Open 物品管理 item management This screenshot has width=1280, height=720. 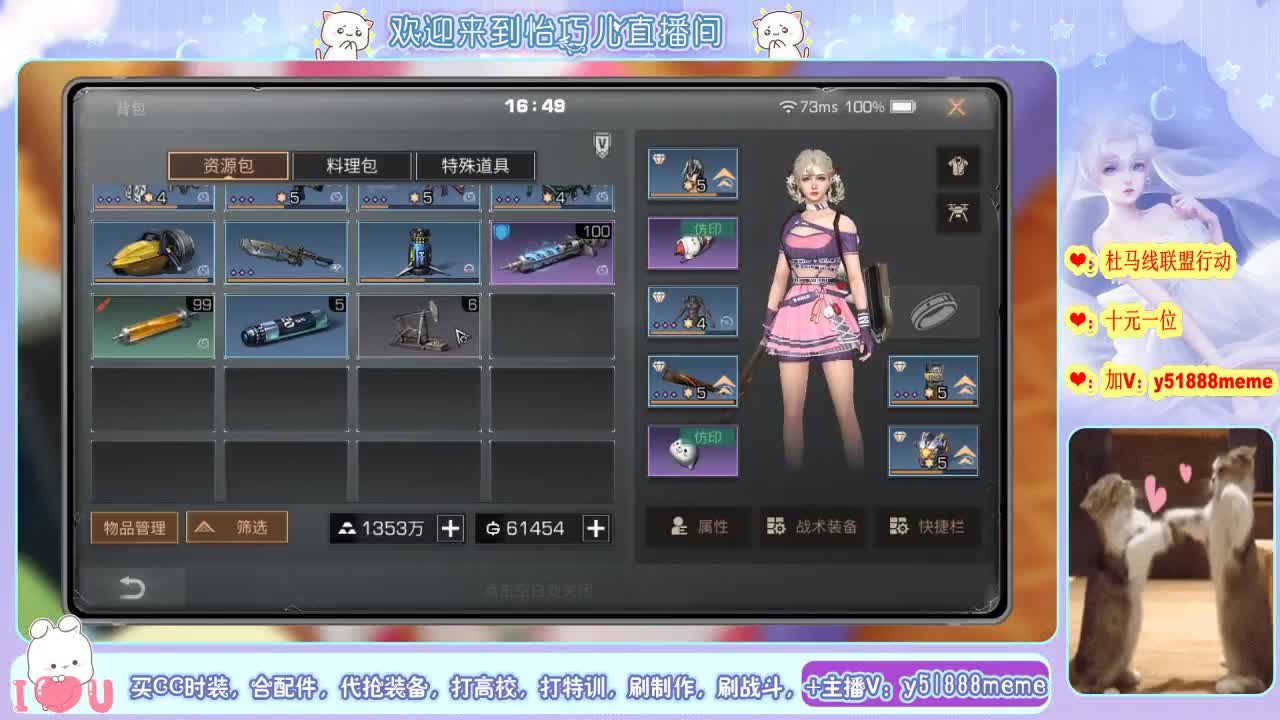tap(134, 527)
